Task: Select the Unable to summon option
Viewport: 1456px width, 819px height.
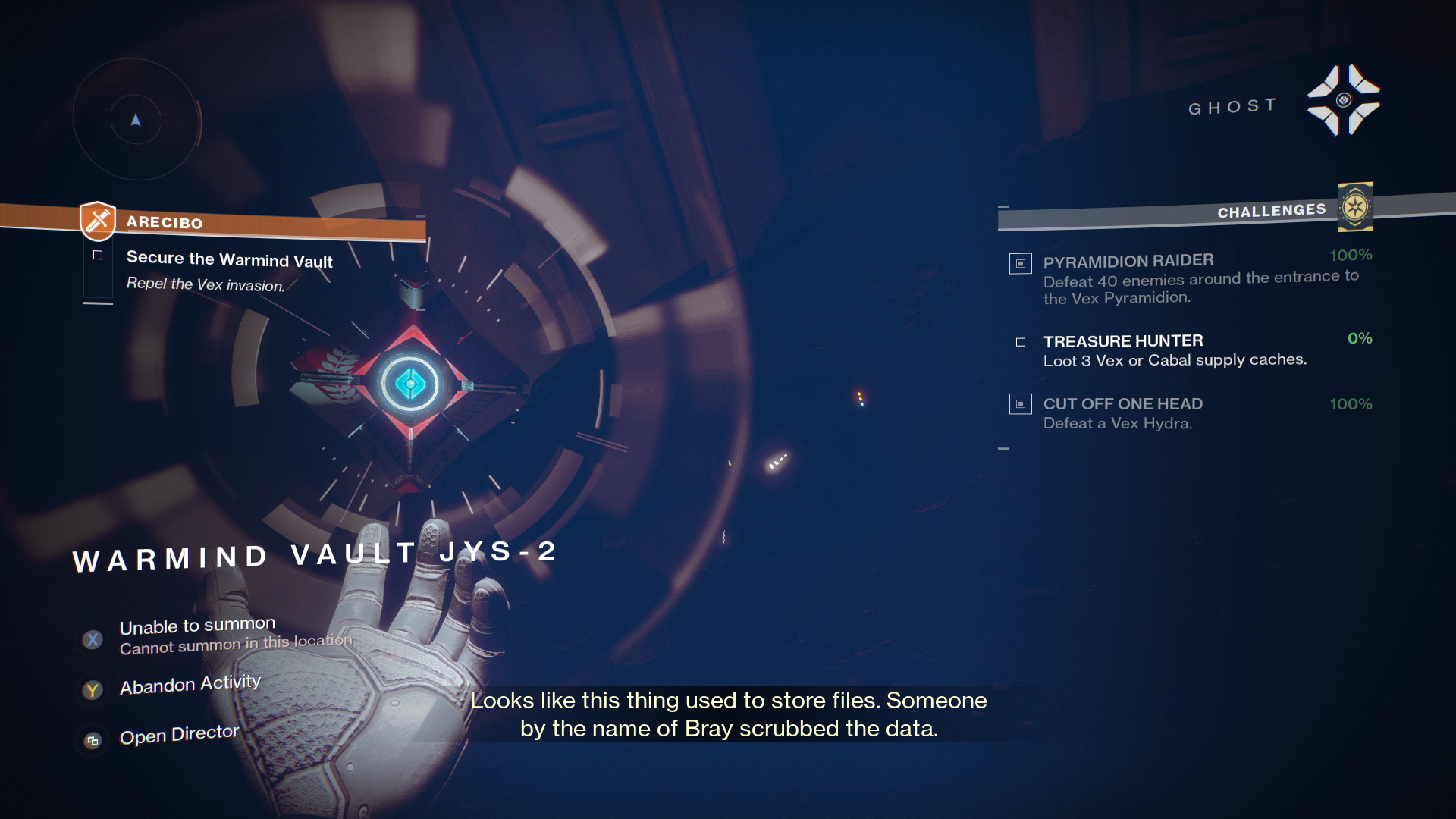Action: 197,626
